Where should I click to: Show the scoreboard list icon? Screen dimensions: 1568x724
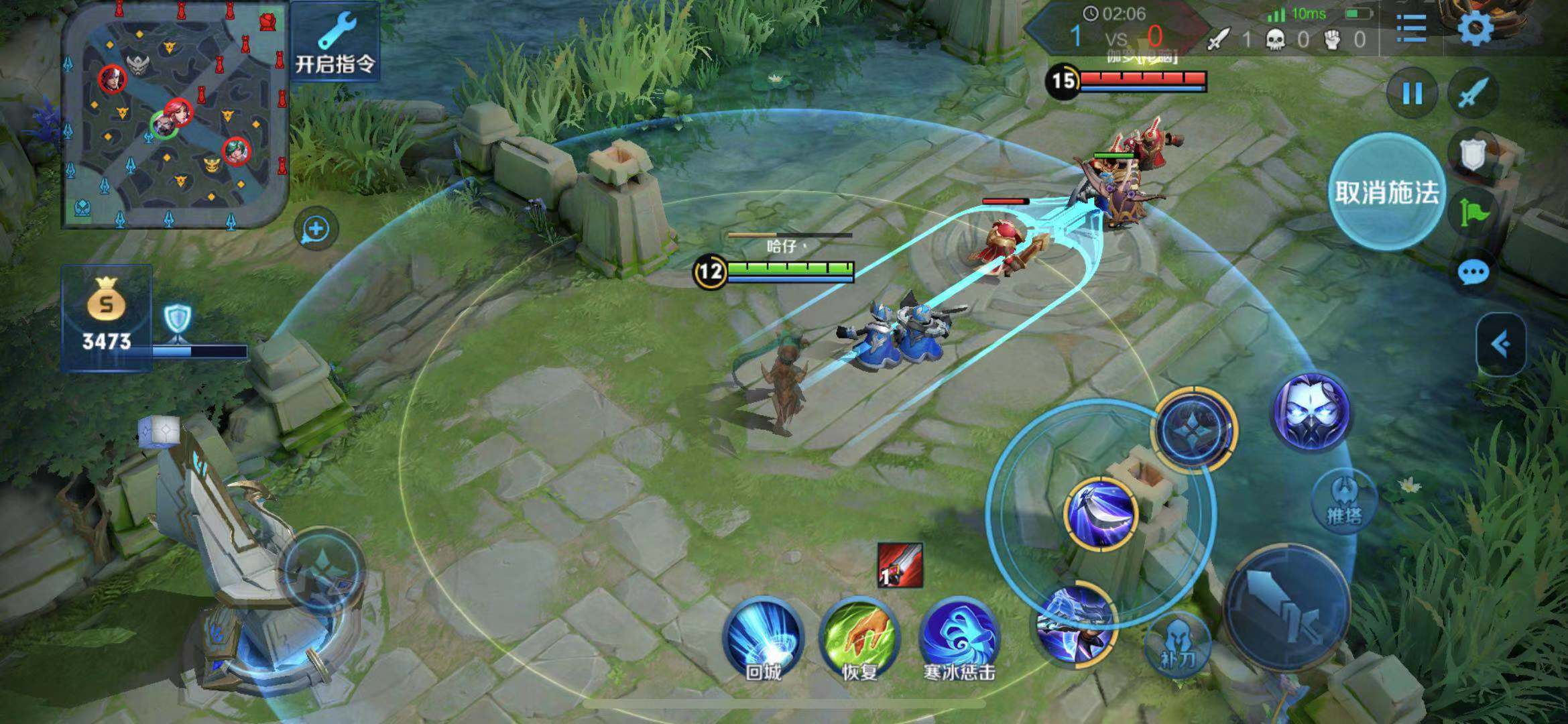[1411, 27]
